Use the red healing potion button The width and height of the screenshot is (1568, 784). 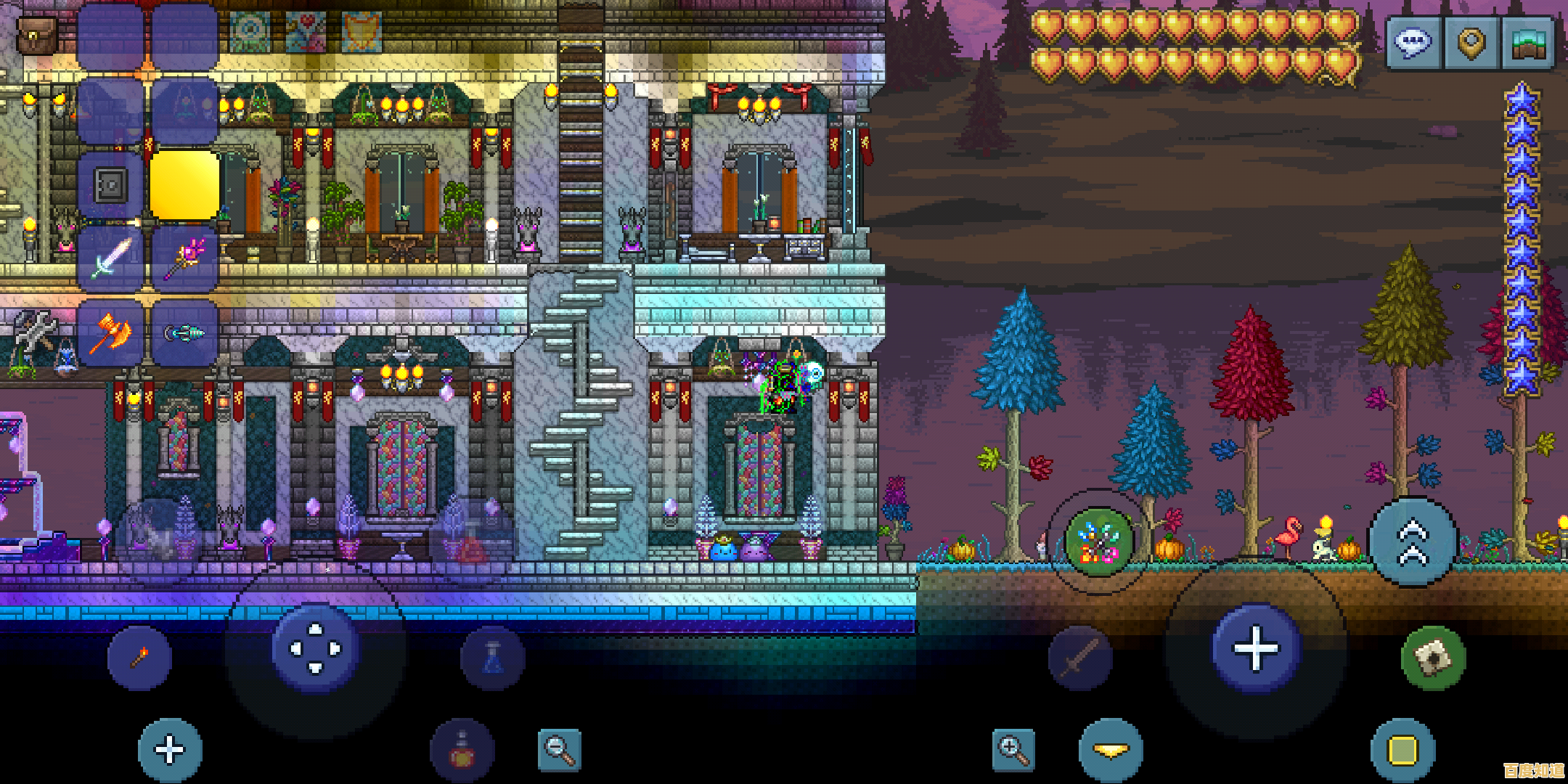coord(462,751)
